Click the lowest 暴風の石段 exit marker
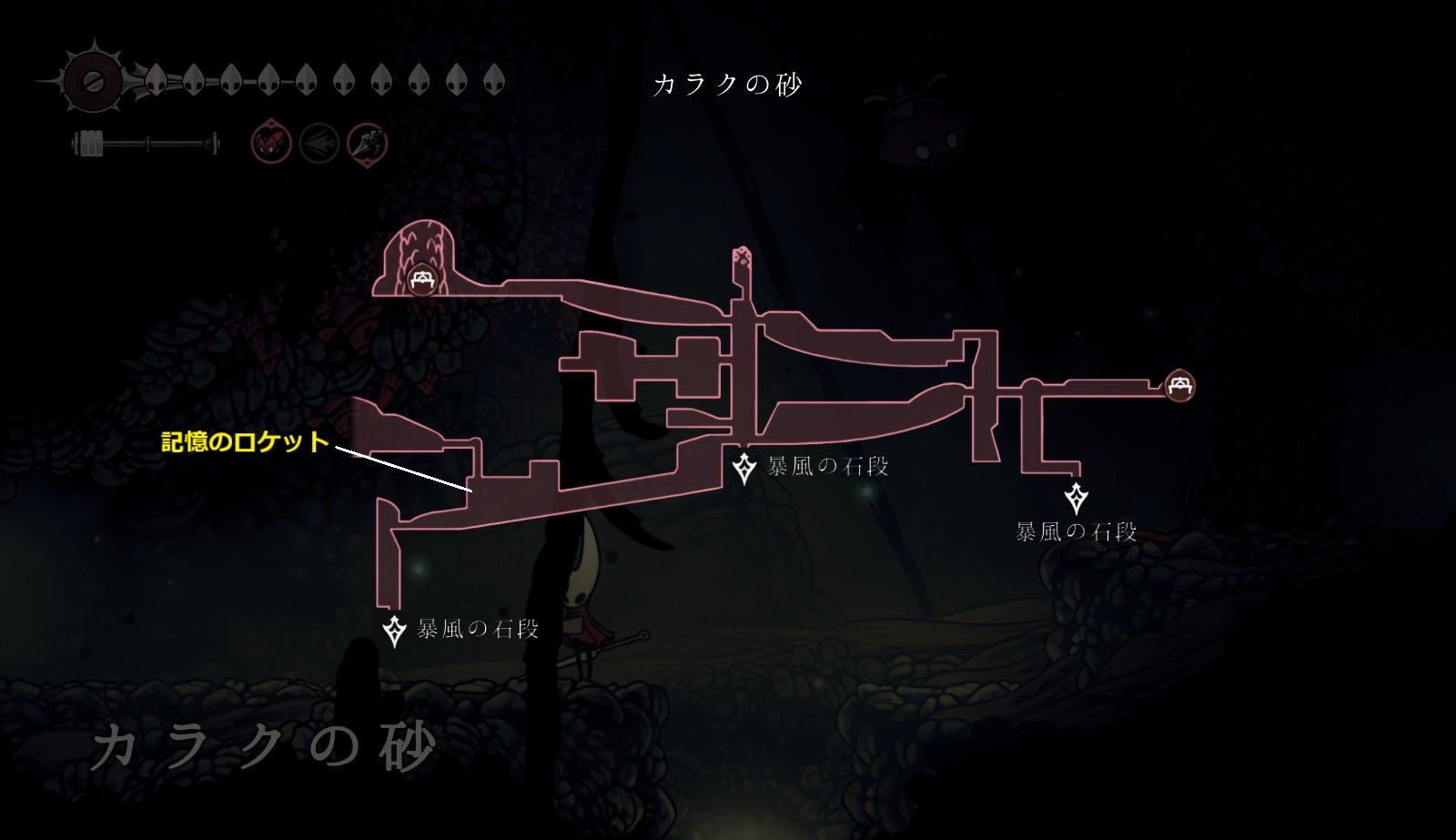 394,630
